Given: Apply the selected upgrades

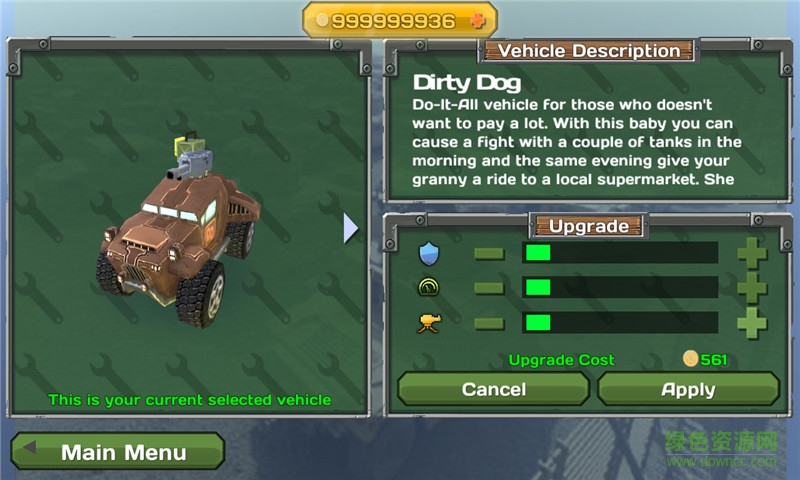Looking at the screenshot, I should point(688,389).
